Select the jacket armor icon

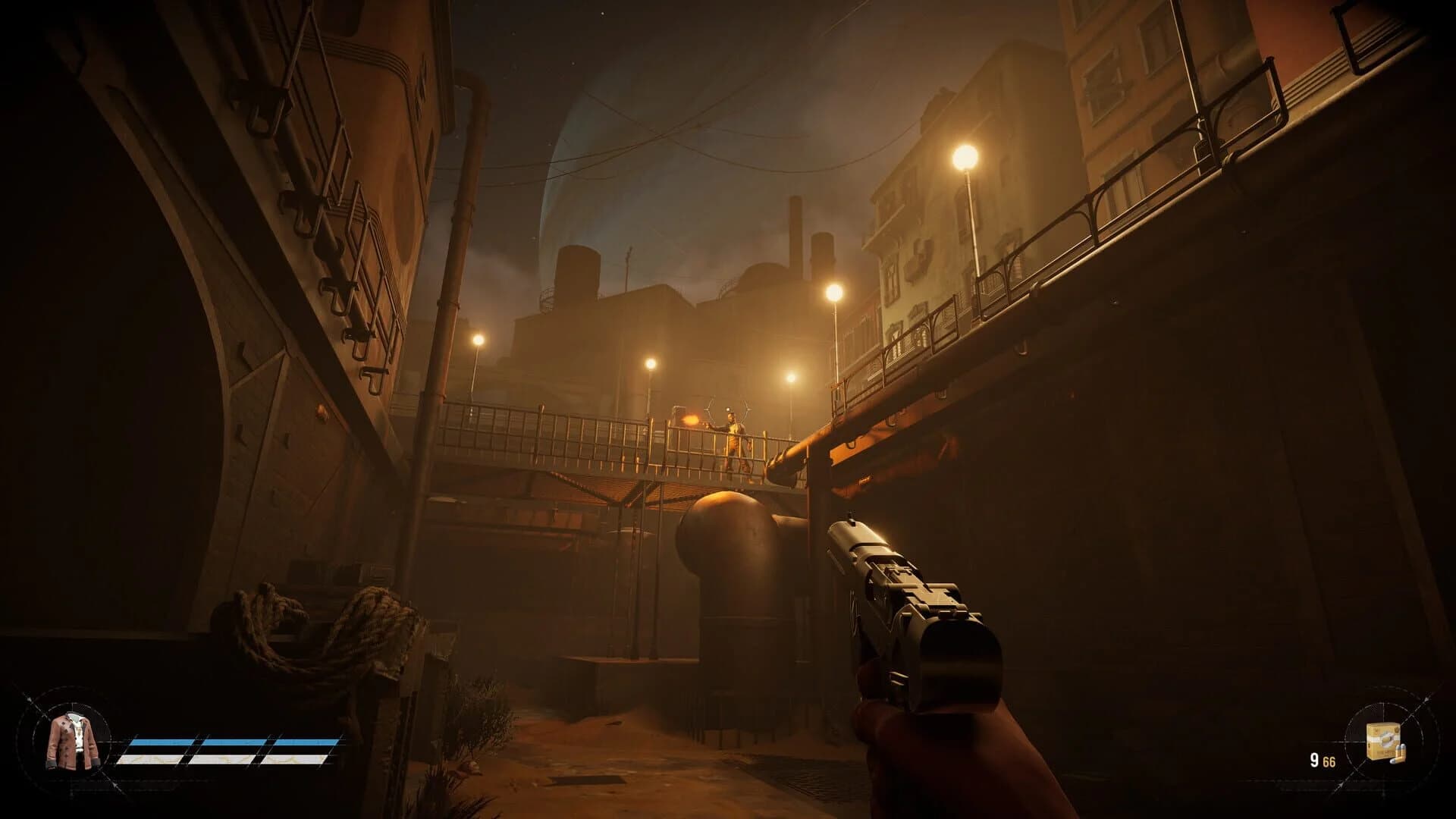click(73, 739)
